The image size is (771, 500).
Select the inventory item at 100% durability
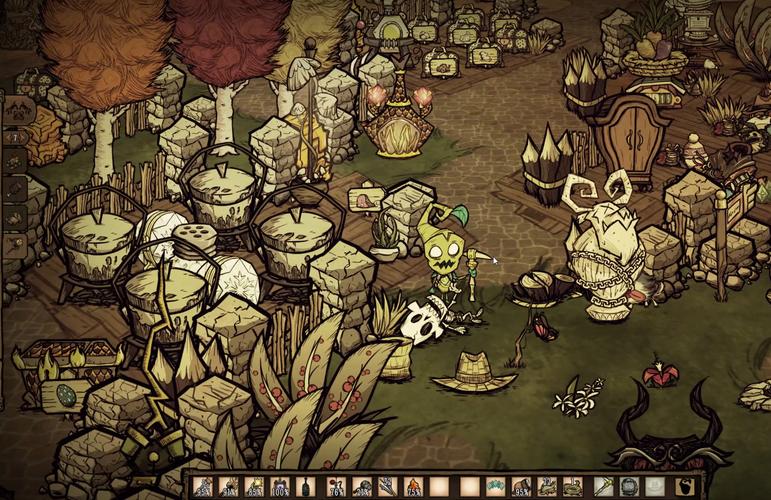coord(279,487)
